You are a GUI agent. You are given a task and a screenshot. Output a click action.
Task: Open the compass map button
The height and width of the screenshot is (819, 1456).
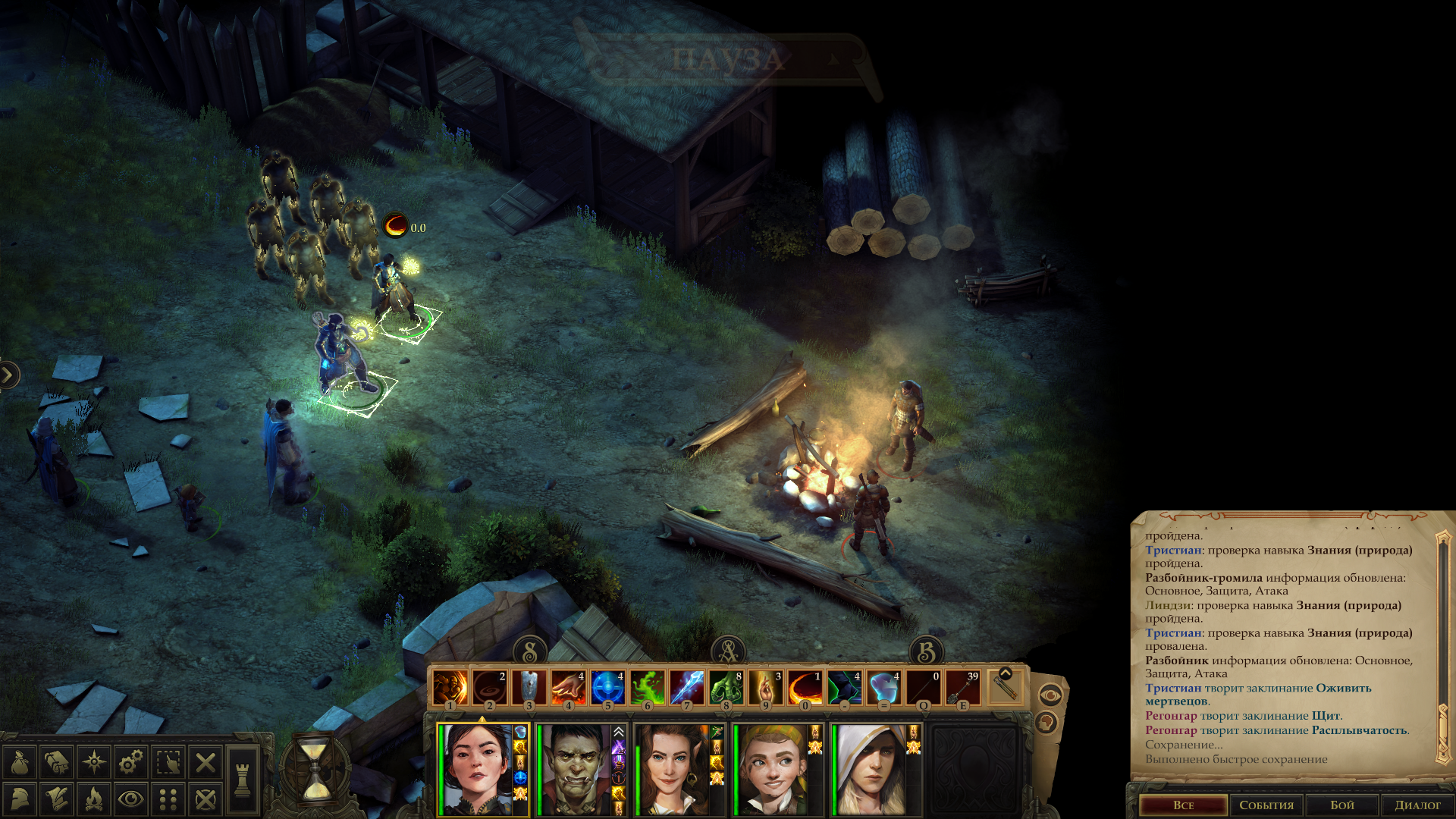94,762
